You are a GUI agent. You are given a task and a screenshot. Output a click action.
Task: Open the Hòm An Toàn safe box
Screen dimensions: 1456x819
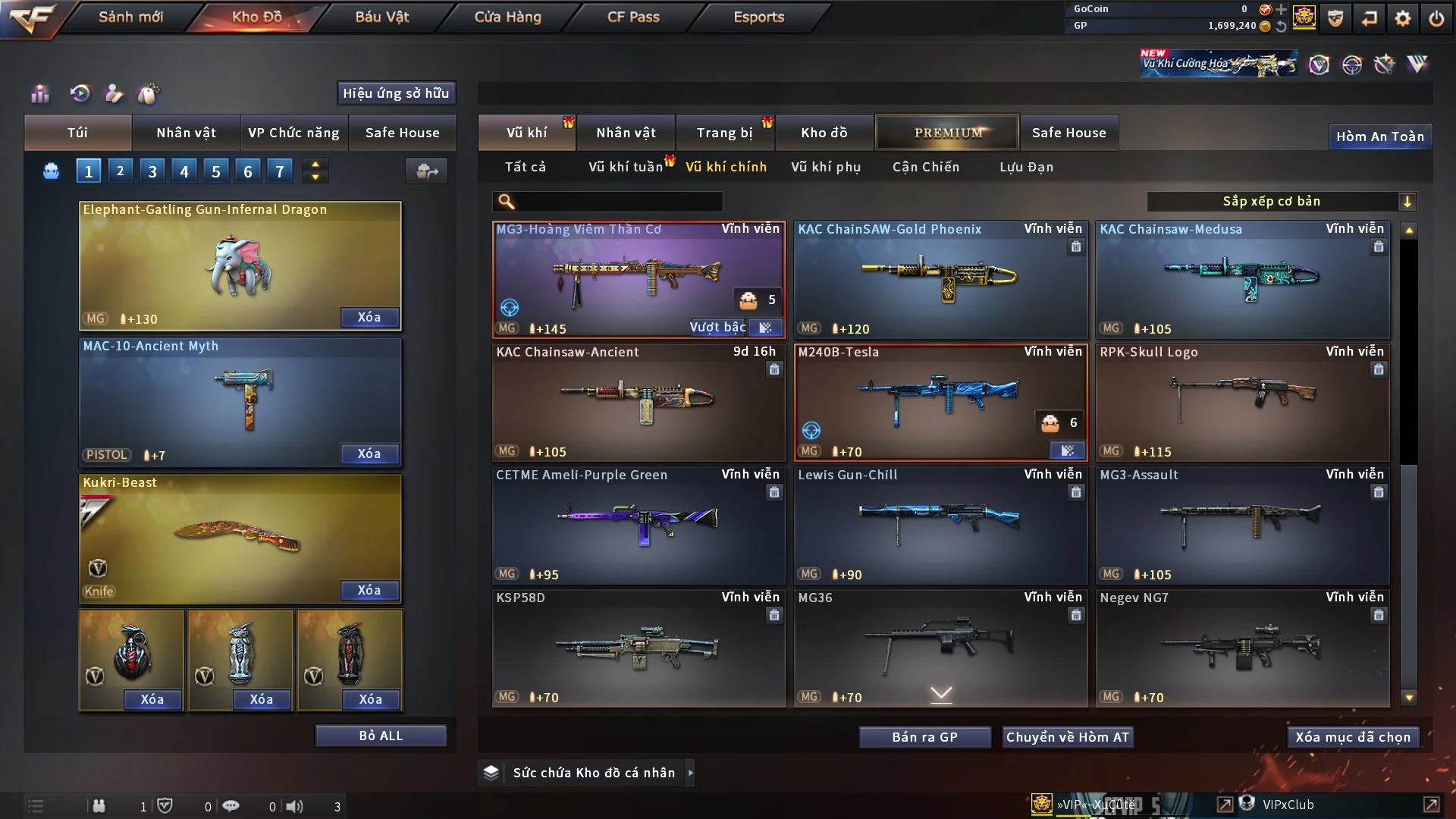click(1379, 136)
